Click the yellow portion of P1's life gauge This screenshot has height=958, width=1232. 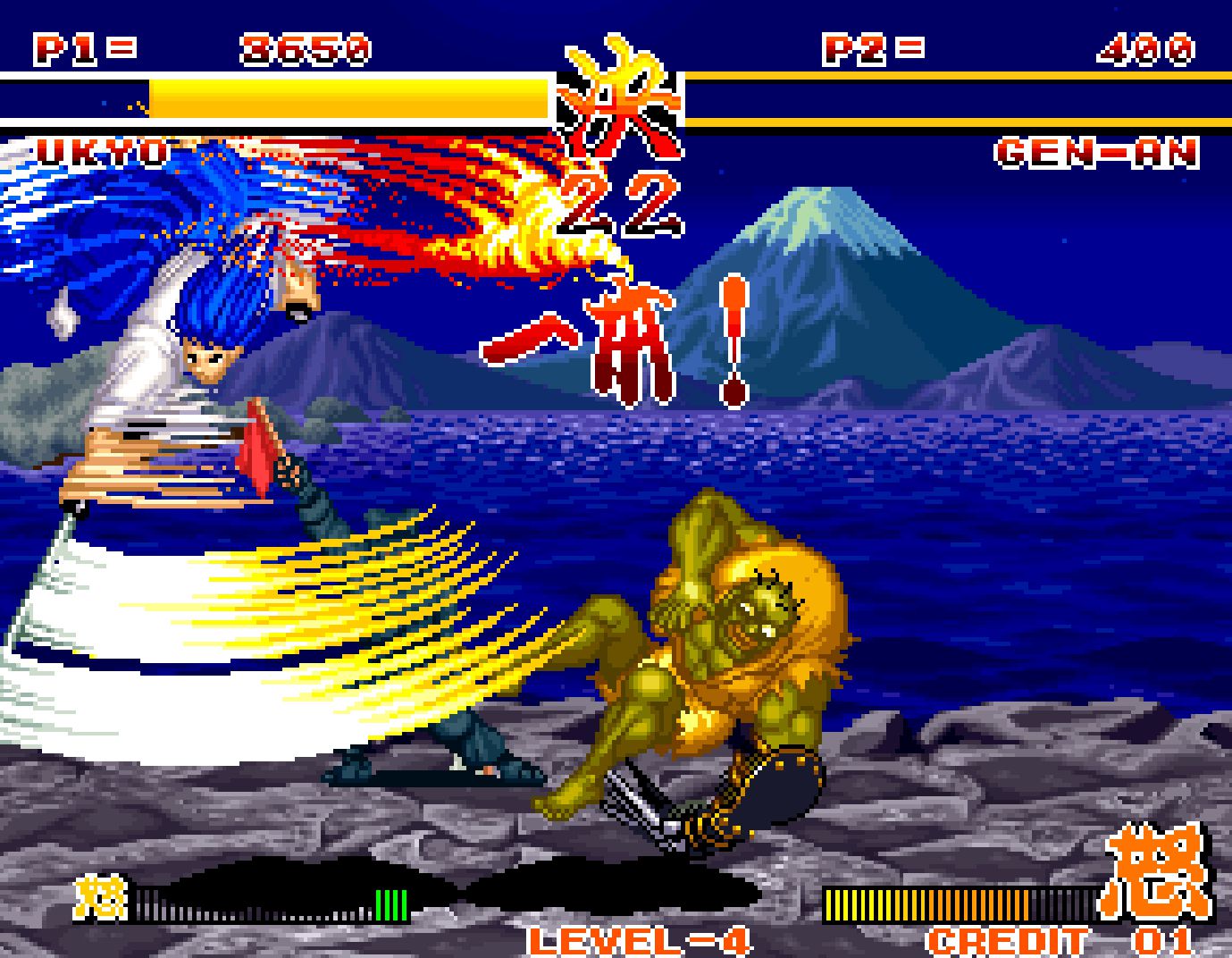(348, 98)
